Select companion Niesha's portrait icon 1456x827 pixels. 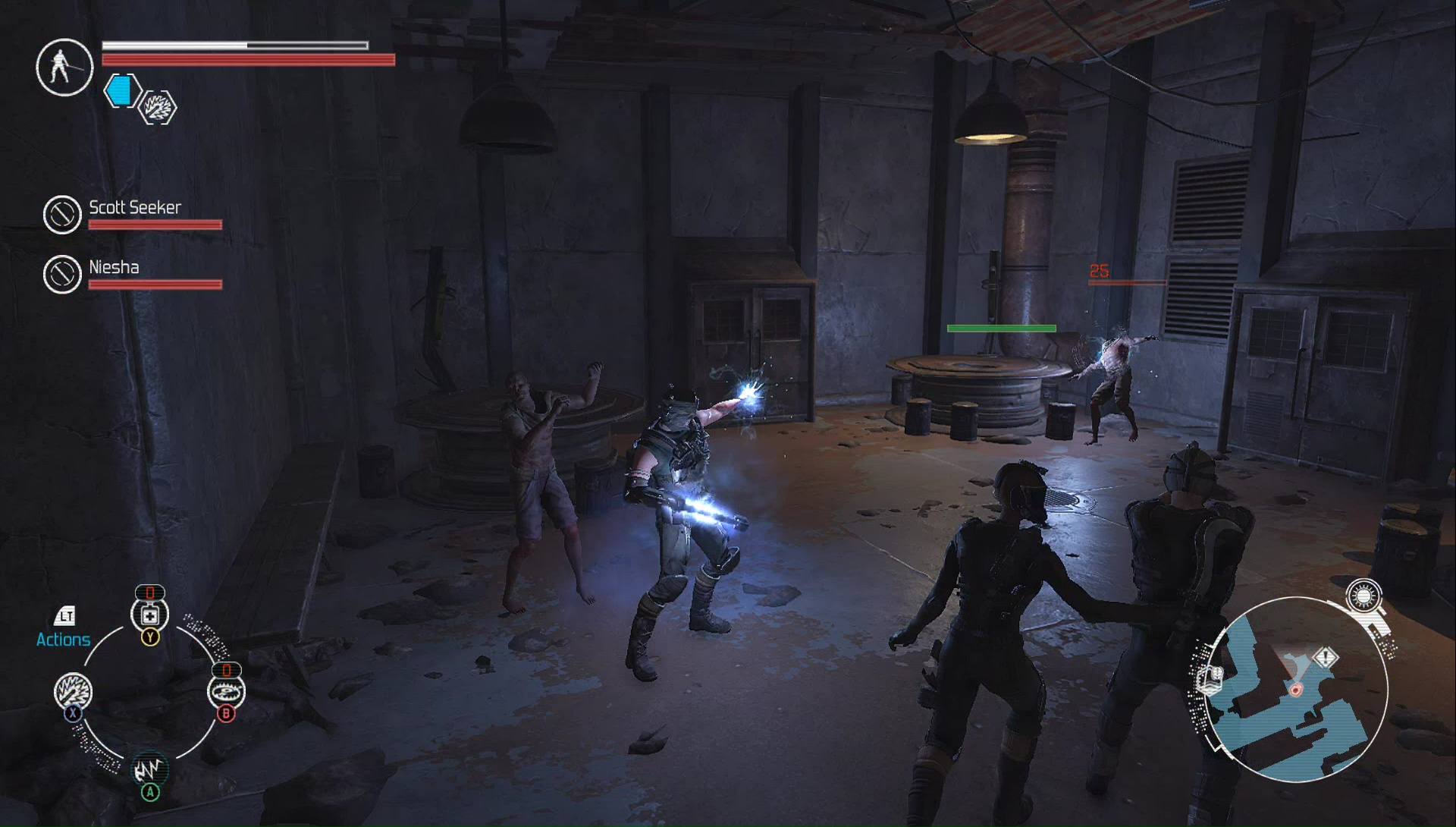[62, 274]
